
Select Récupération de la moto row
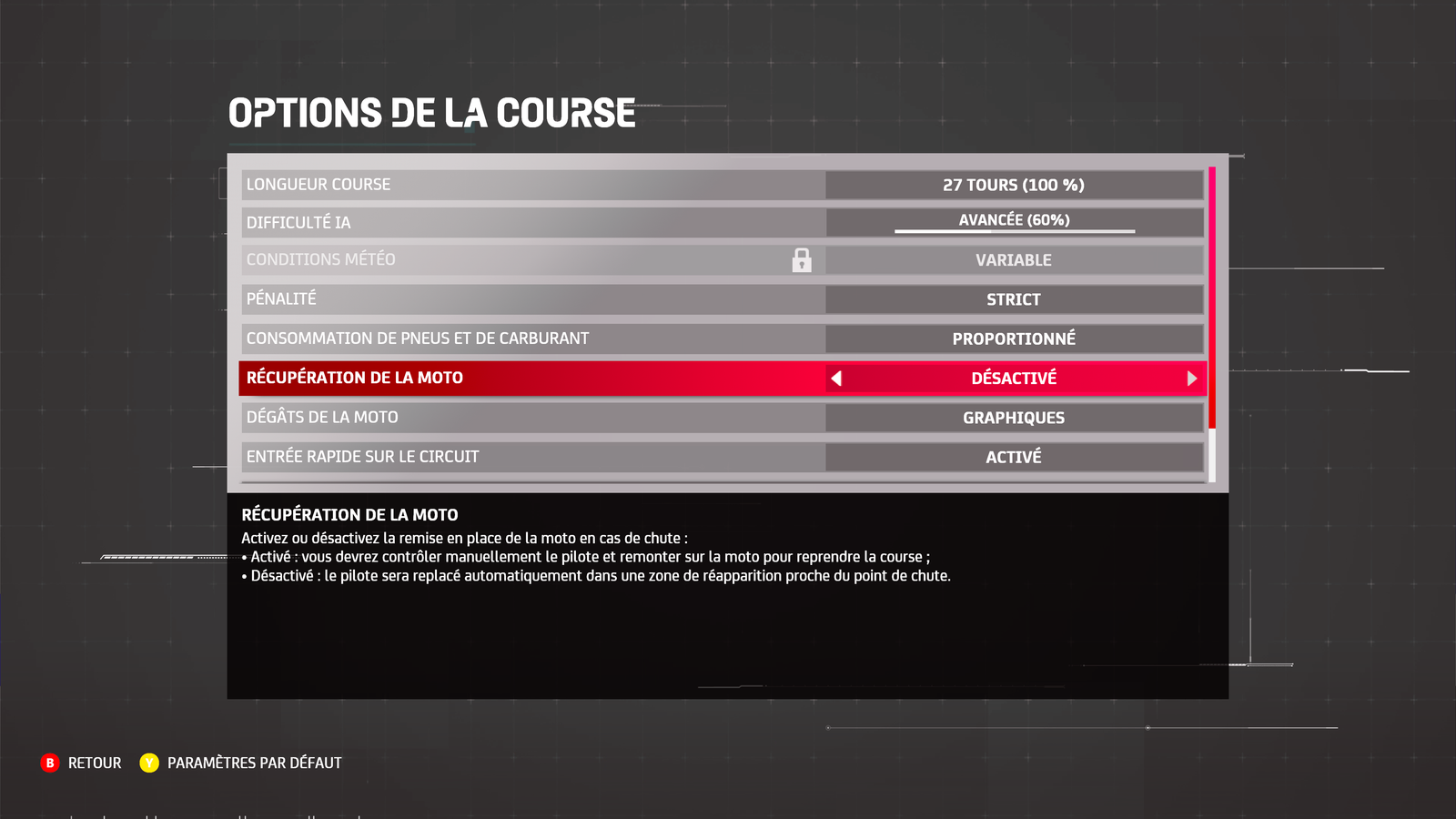tap(533, 378)
